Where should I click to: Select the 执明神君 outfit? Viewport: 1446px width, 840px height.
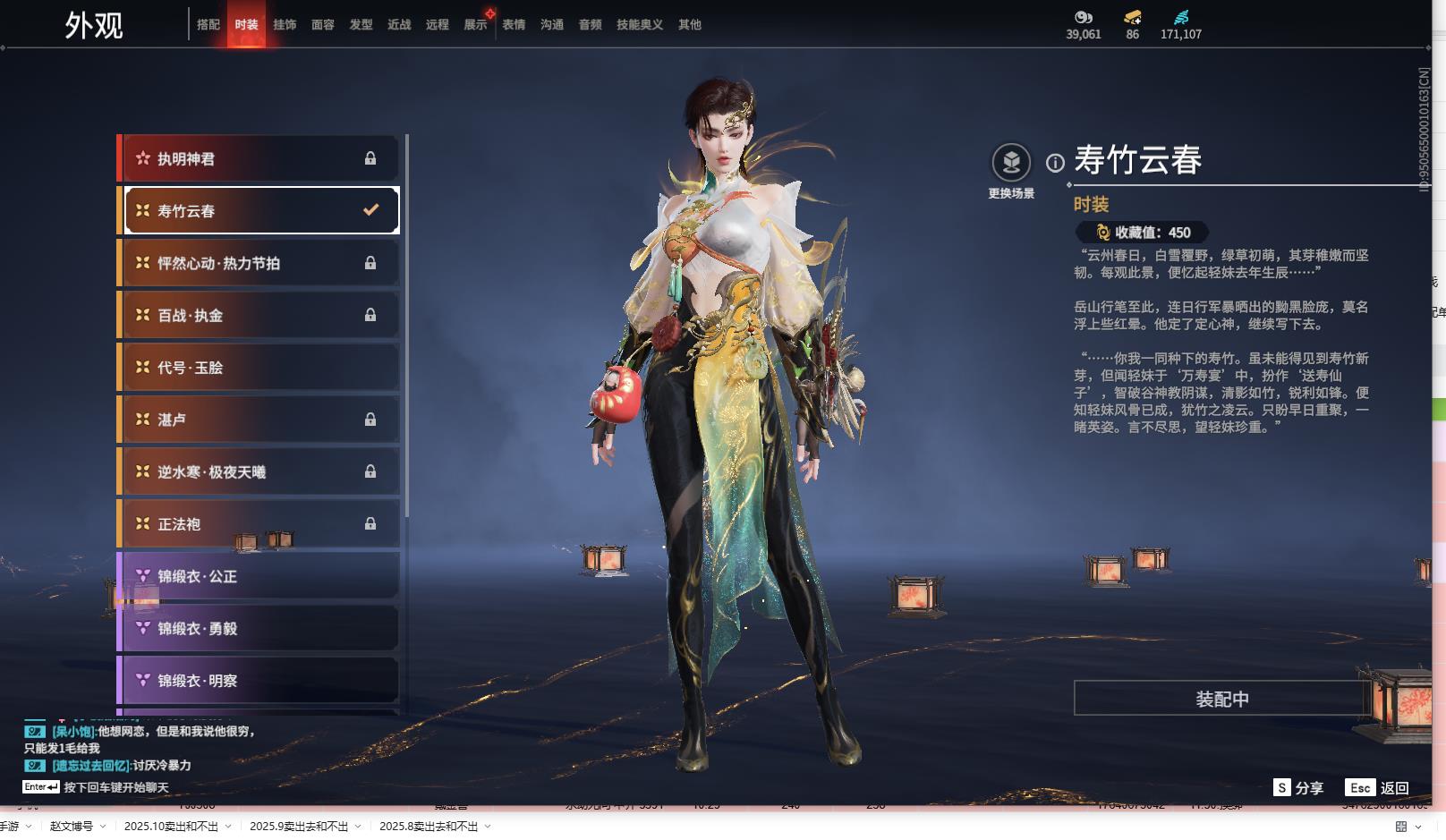click(259, 159)
